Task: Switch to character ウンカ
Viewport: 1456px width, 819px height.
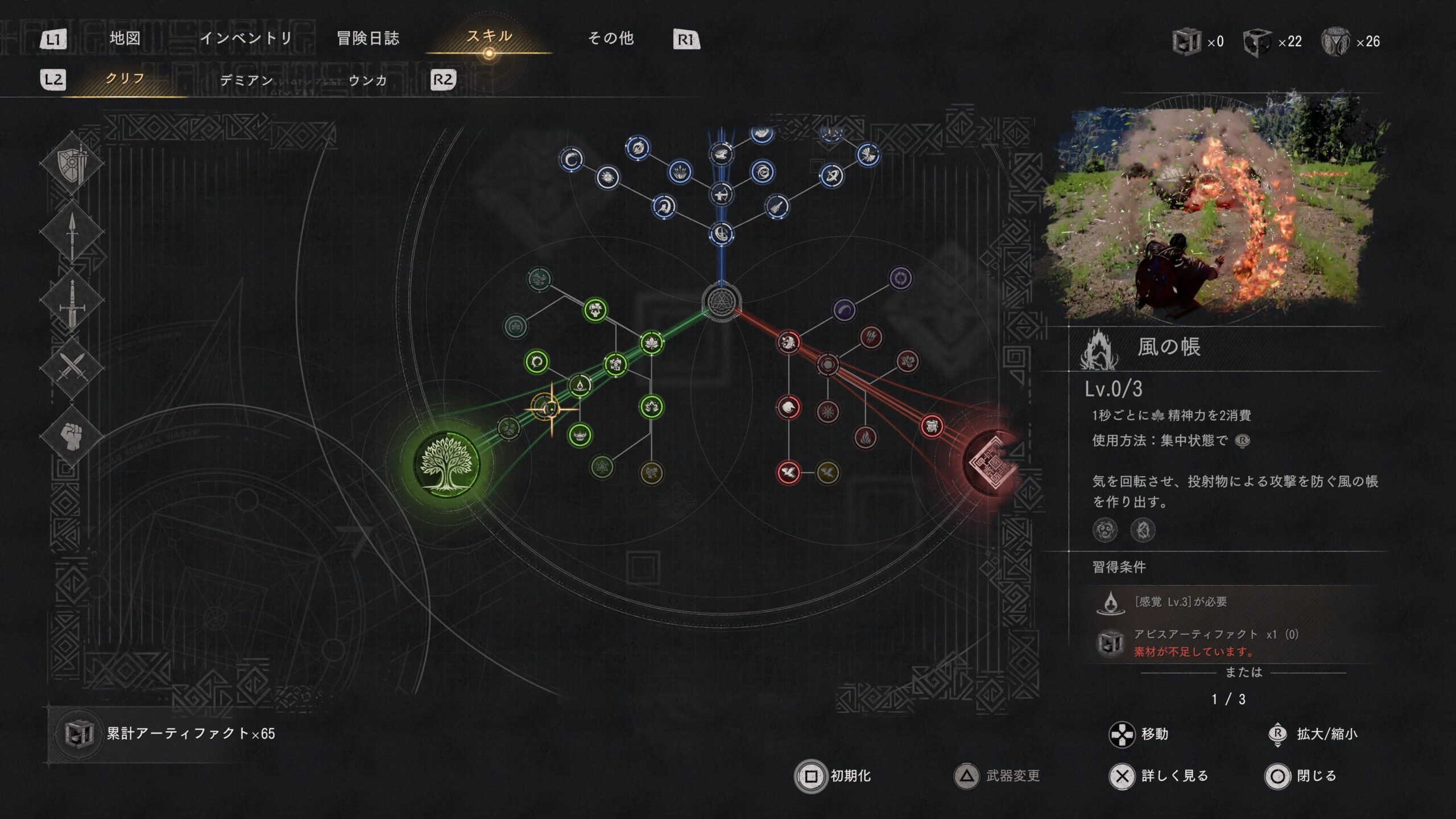Action: [x=367, y=80]
